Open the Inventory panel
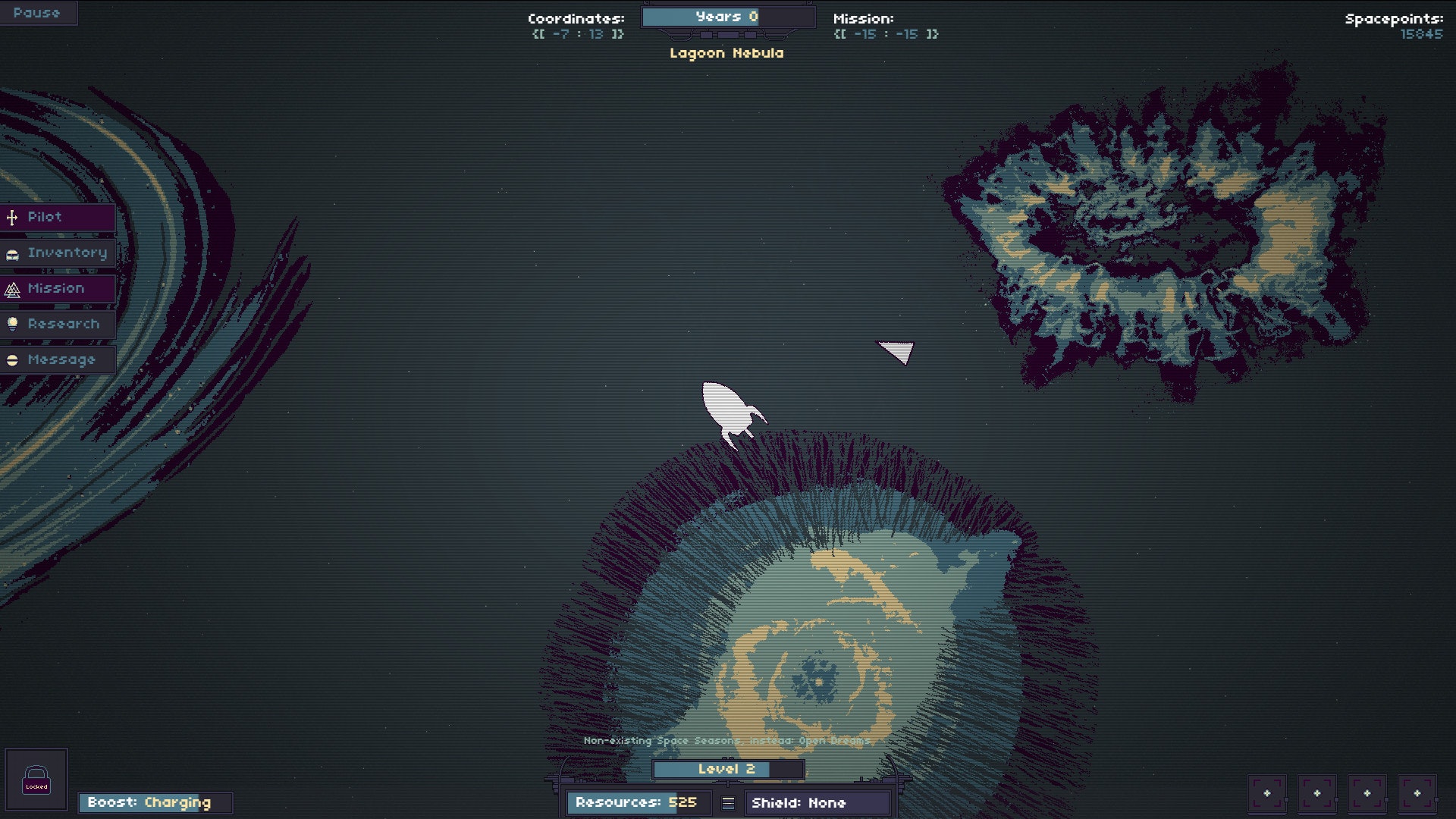The image size is (1456, 819). (x=57, y=253)
